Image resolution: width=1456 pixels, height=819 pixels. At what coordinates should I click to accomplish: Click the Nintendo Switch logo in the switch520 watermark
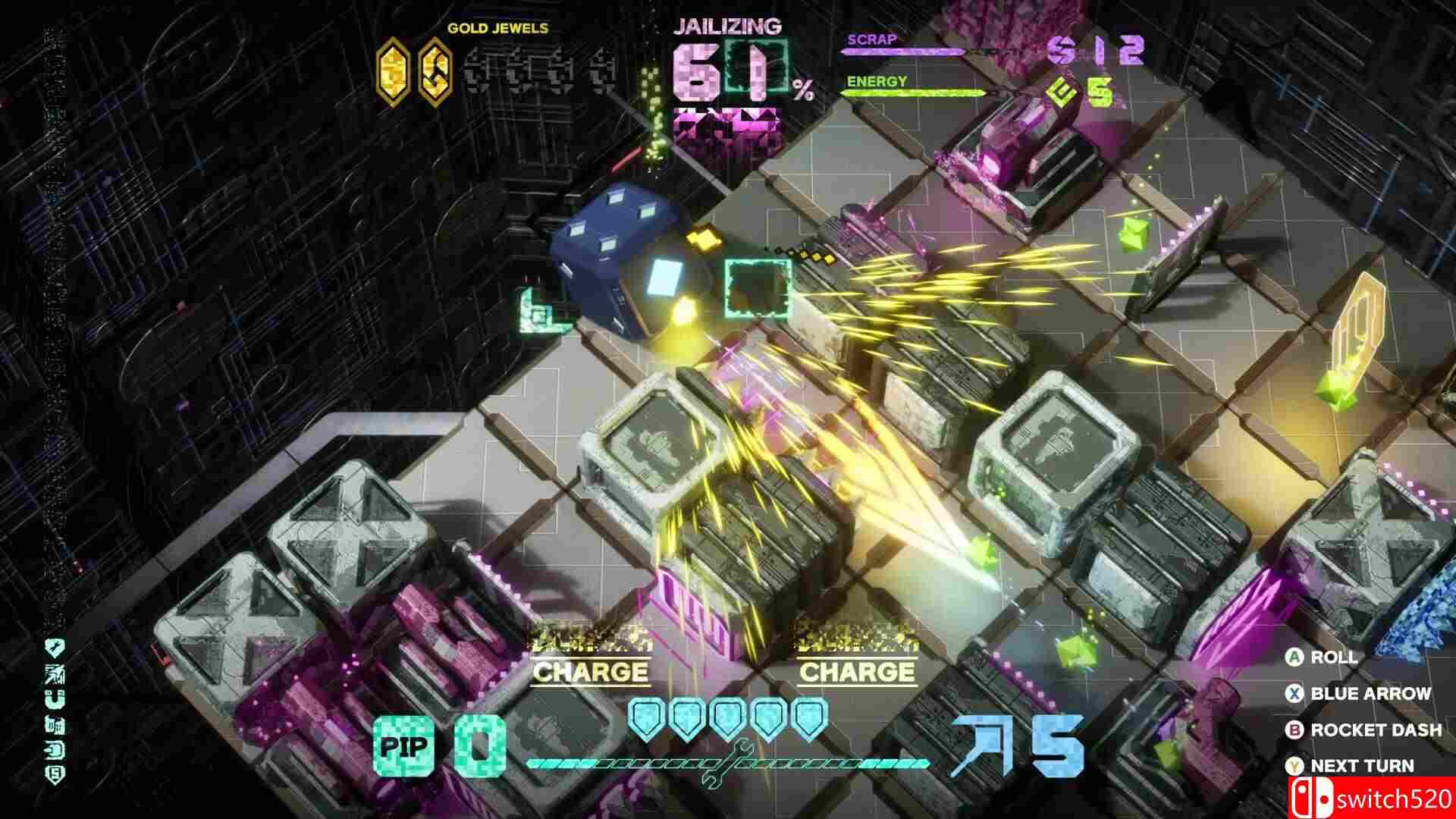click(x=1312, y=794)
